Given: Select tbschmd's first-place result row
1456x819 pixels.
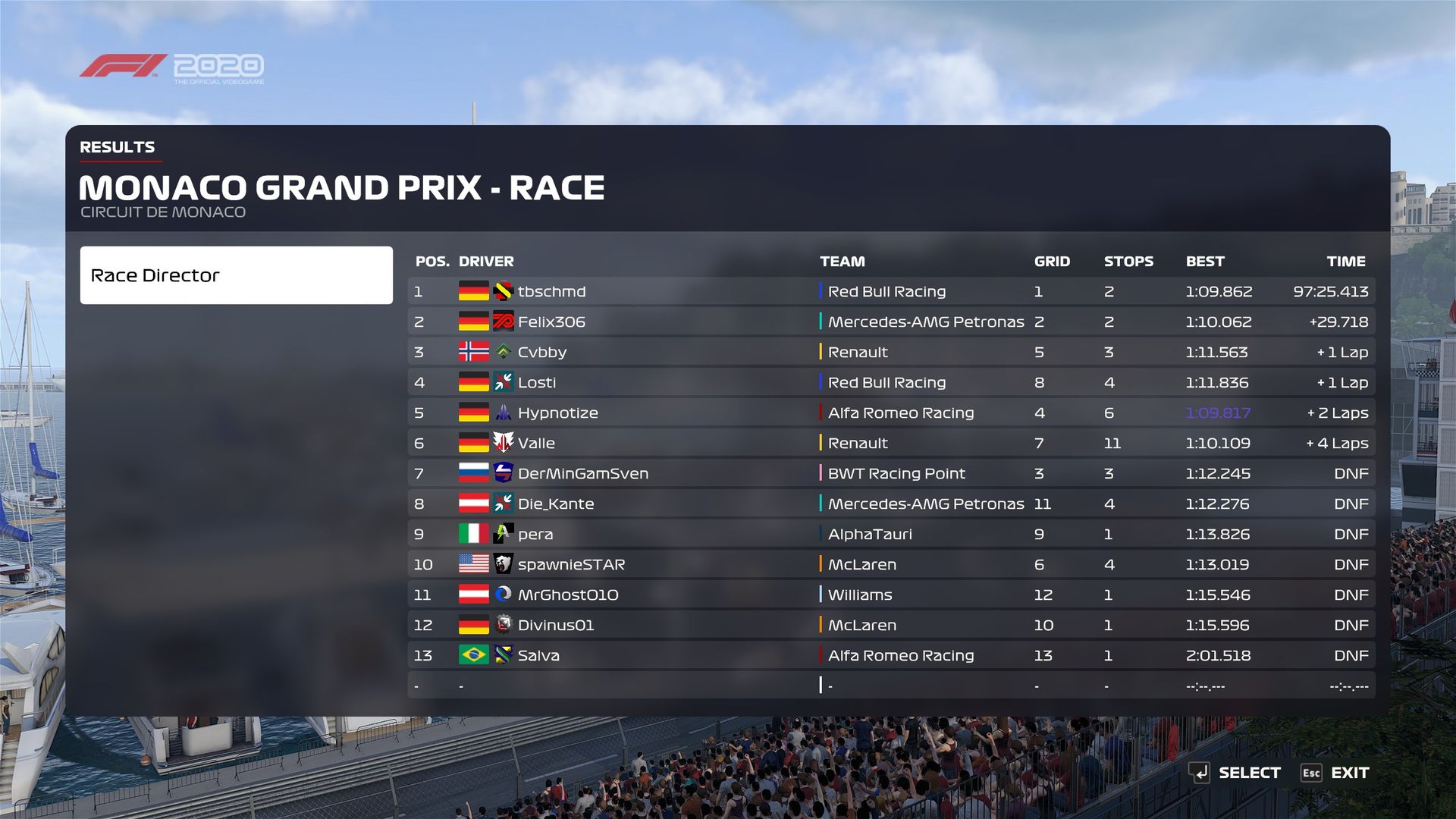Looking at the screenshot, I should [x=891, y=291].
